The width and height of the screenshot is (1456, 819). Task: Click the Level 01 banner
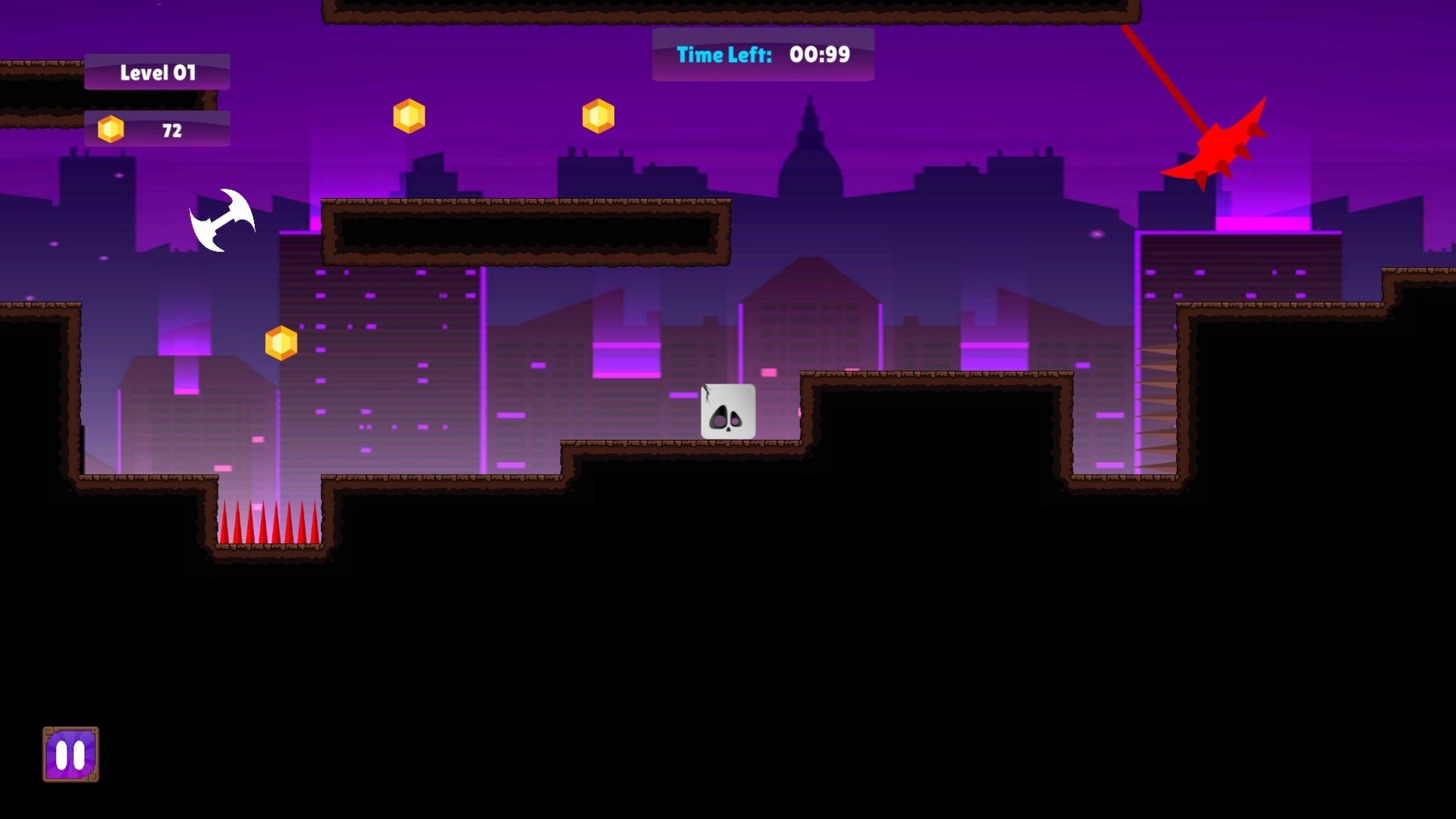click(x=157, y=72)
